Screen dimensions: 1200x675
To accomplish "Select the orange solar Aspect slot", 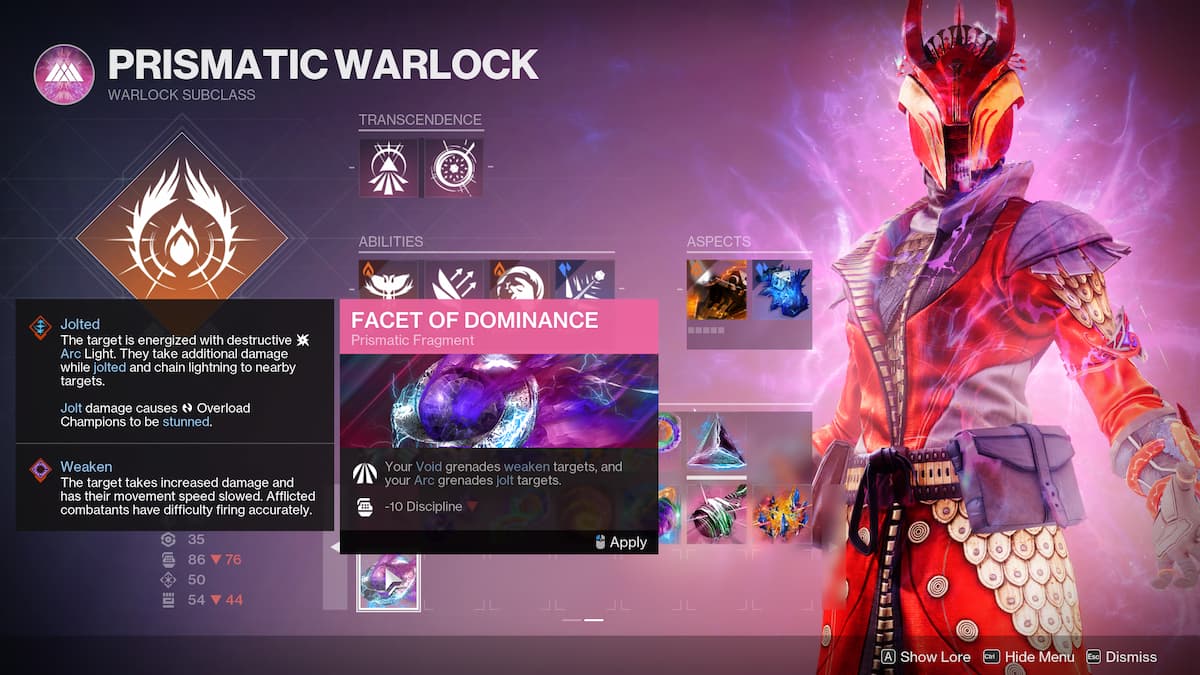I will 717,290.
